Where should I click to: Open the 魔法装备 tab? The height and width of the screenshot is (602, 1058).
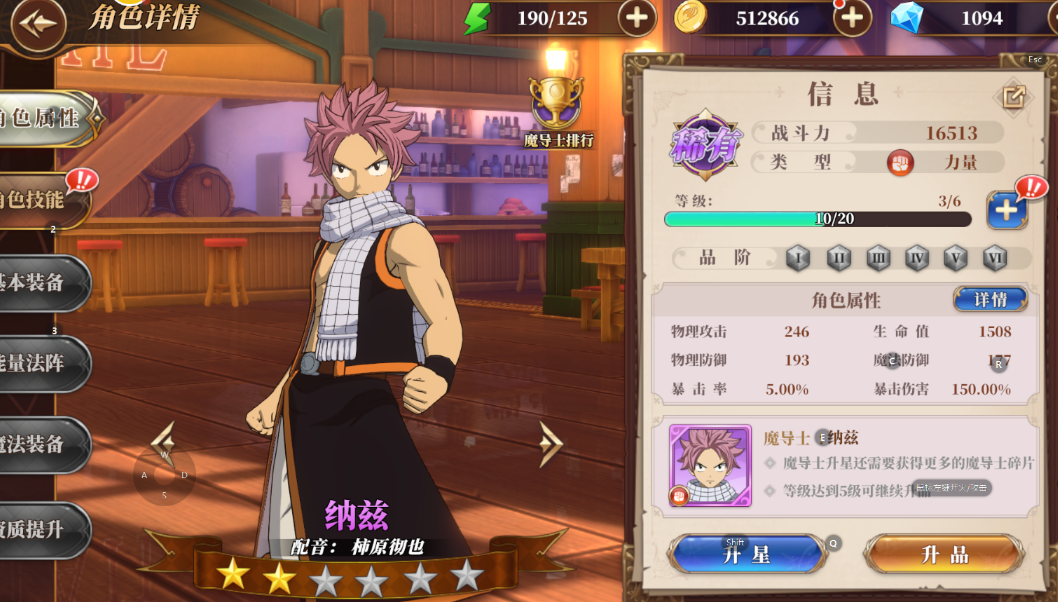point(40,445)
